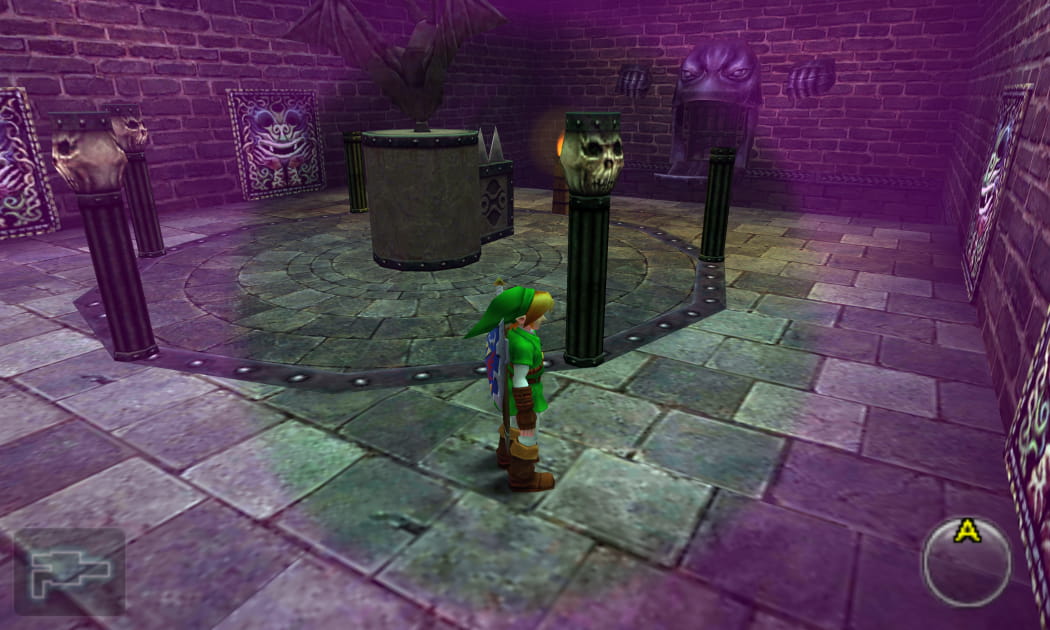The height and width of the screenshot is (630, 1050).
Task: Open the dungeon room minimap
Action: (69, 571)
